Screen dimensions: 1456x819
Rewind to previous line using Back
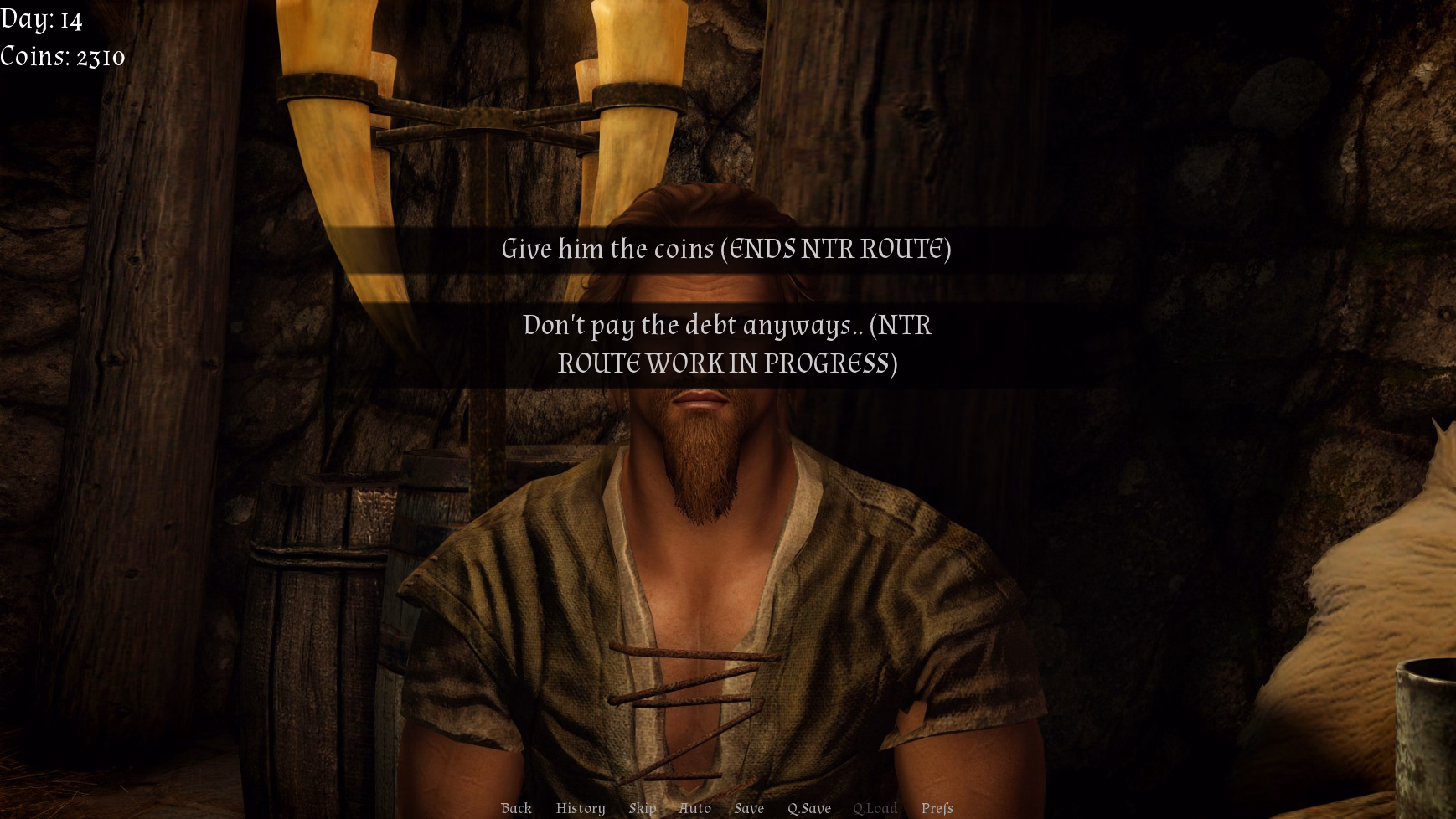coord(515,808)
